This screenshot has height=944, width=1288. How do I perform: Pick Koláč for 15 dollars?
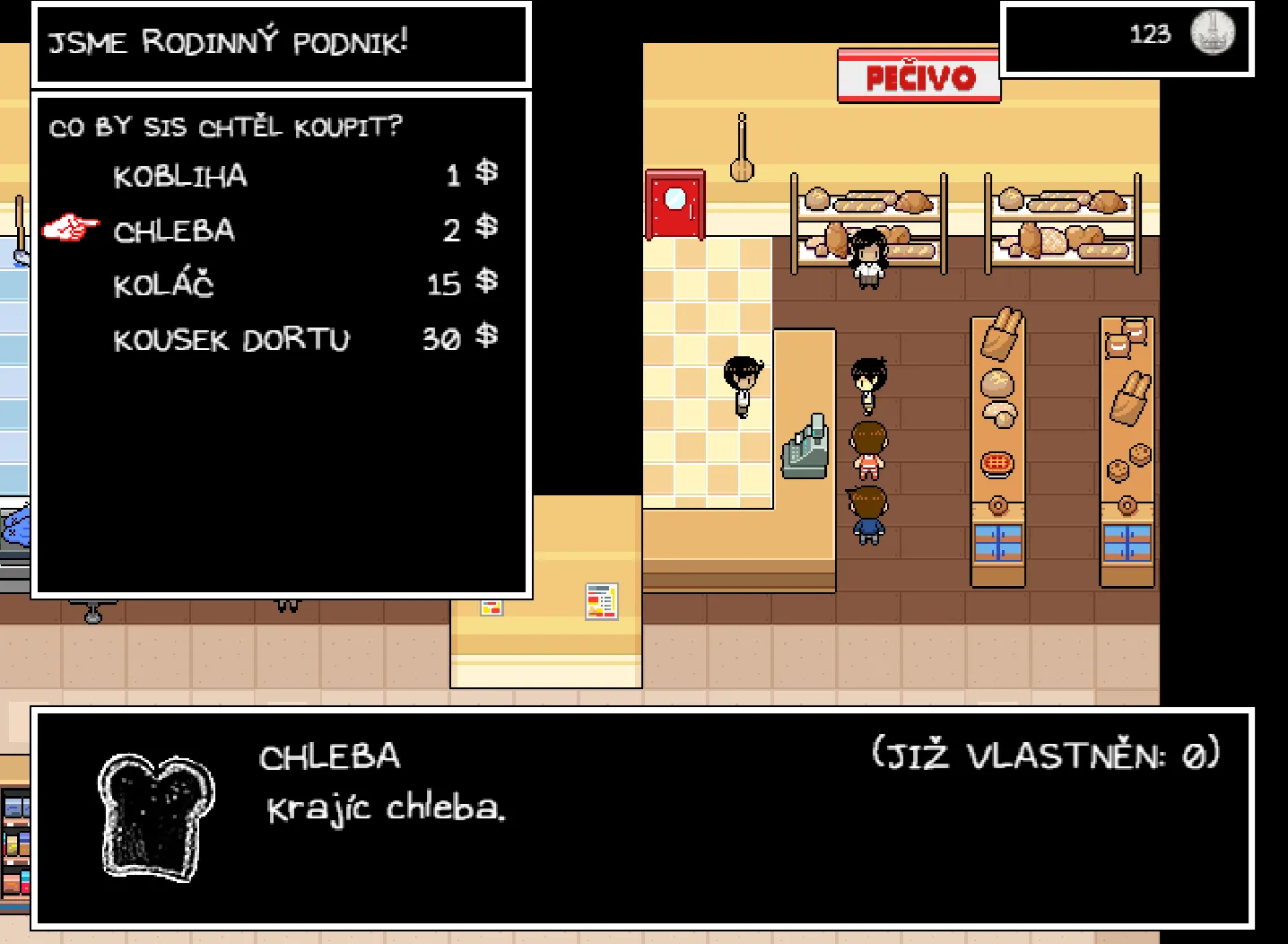(164, 285)
